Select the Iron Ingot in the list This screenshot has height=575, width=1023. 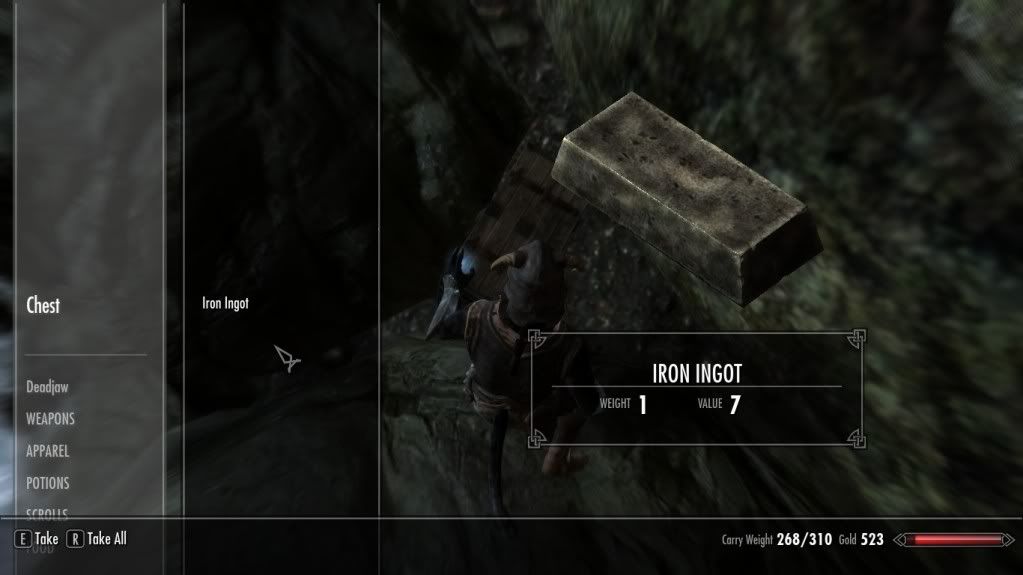click(225, 304)
